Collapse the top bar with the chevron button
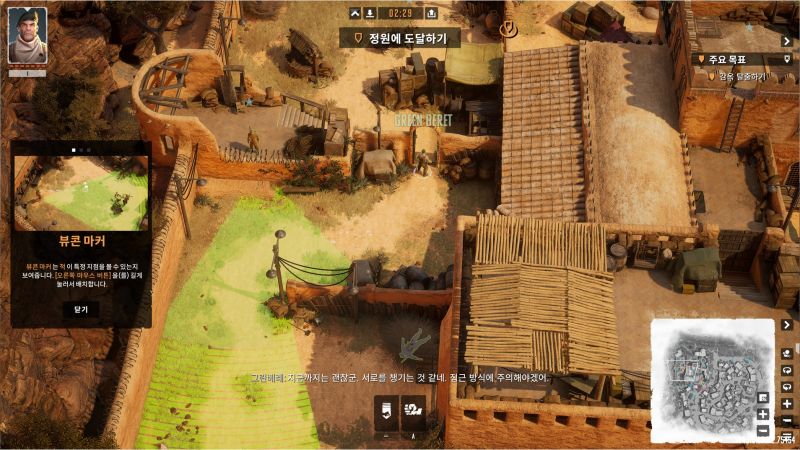 [x=355, y=13]
